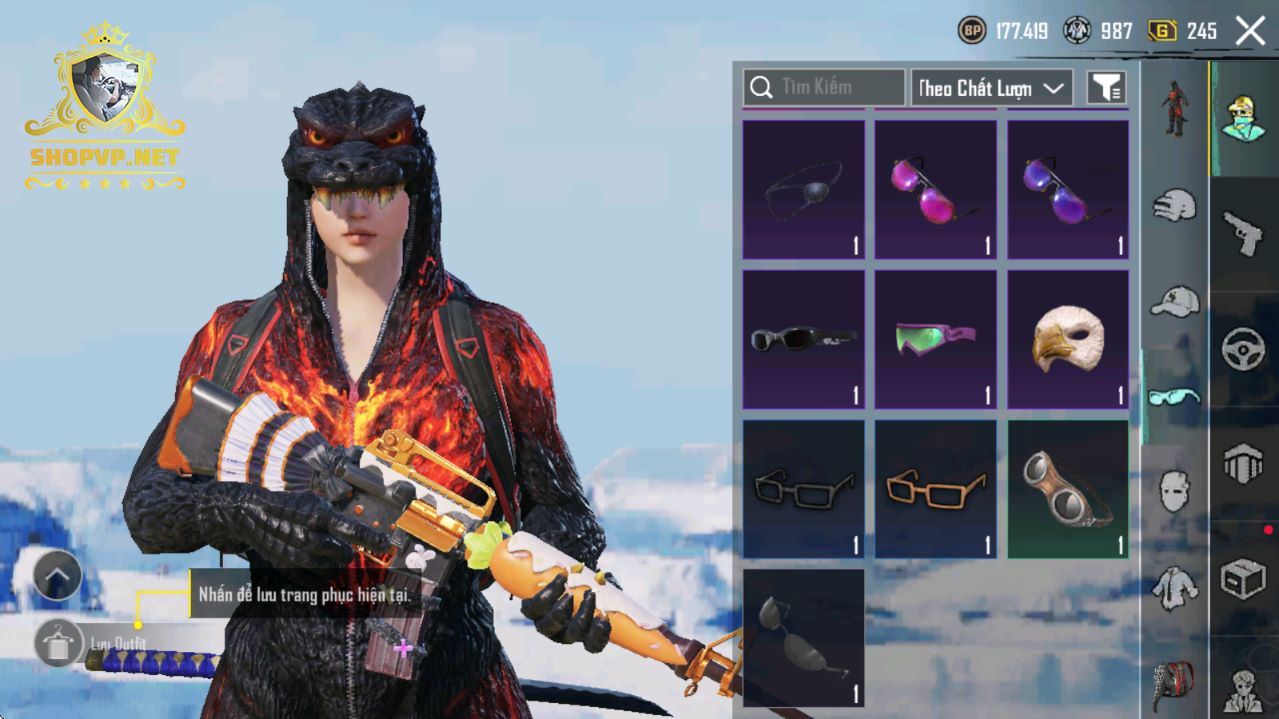Select the black wraparound goggles slot
The height and width of the screenshot is (719, 1279).
804,340
